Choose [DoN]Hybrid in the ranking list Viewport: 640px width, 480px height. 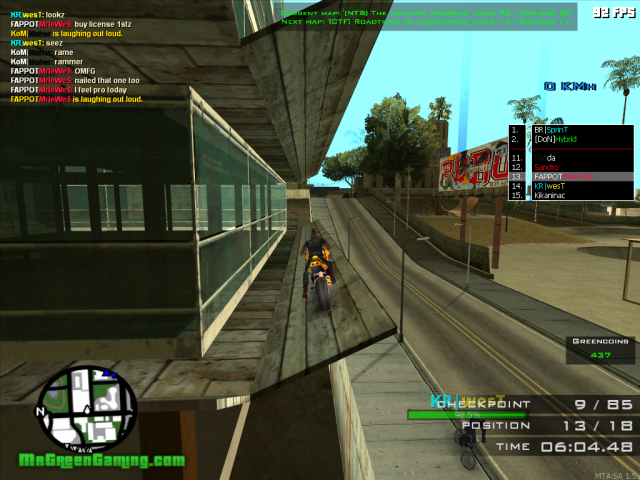coord(556,140)
